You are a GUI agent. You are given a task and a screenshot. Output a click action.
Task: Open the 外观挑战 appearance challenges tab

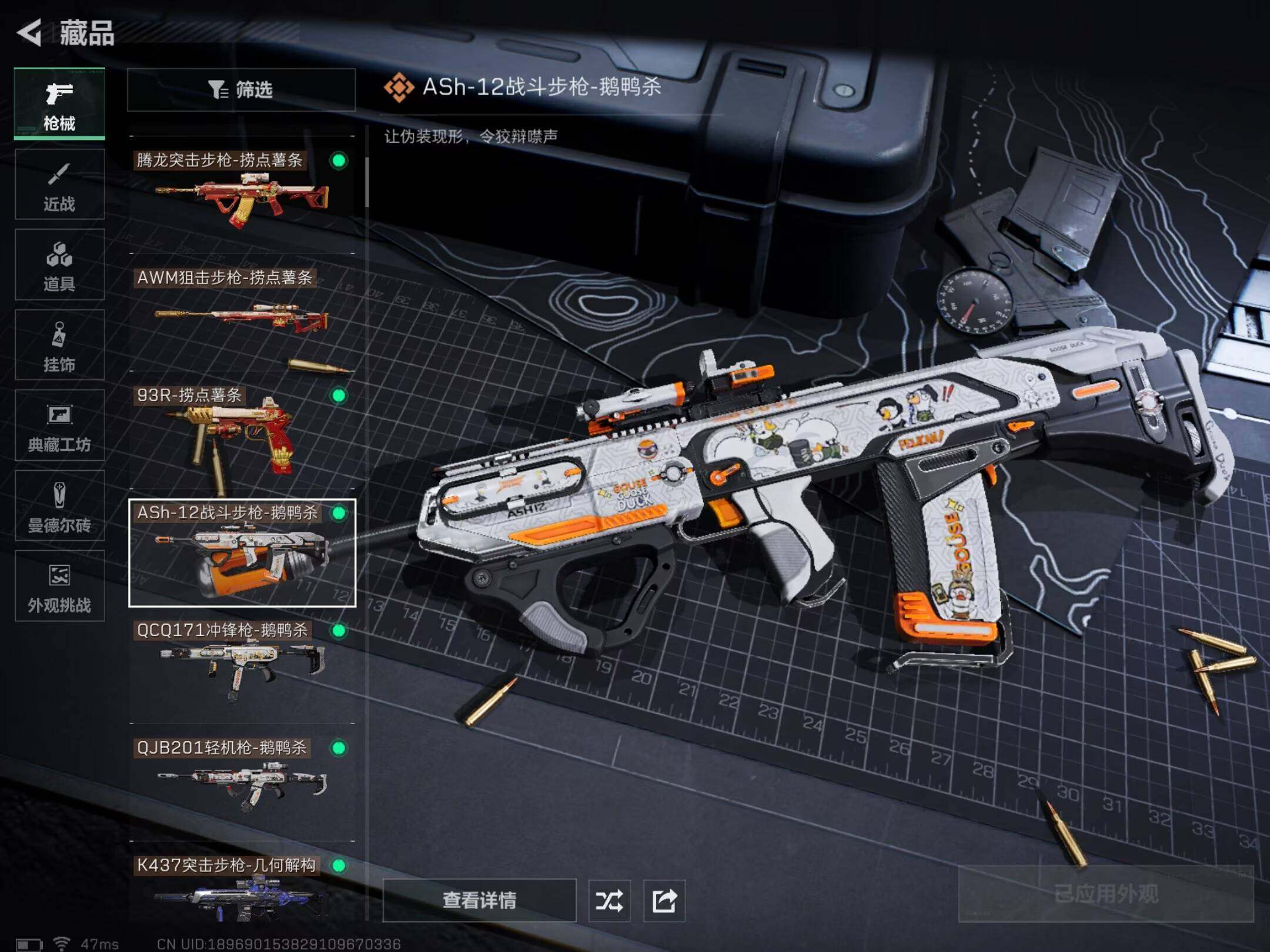click(59, 586)
